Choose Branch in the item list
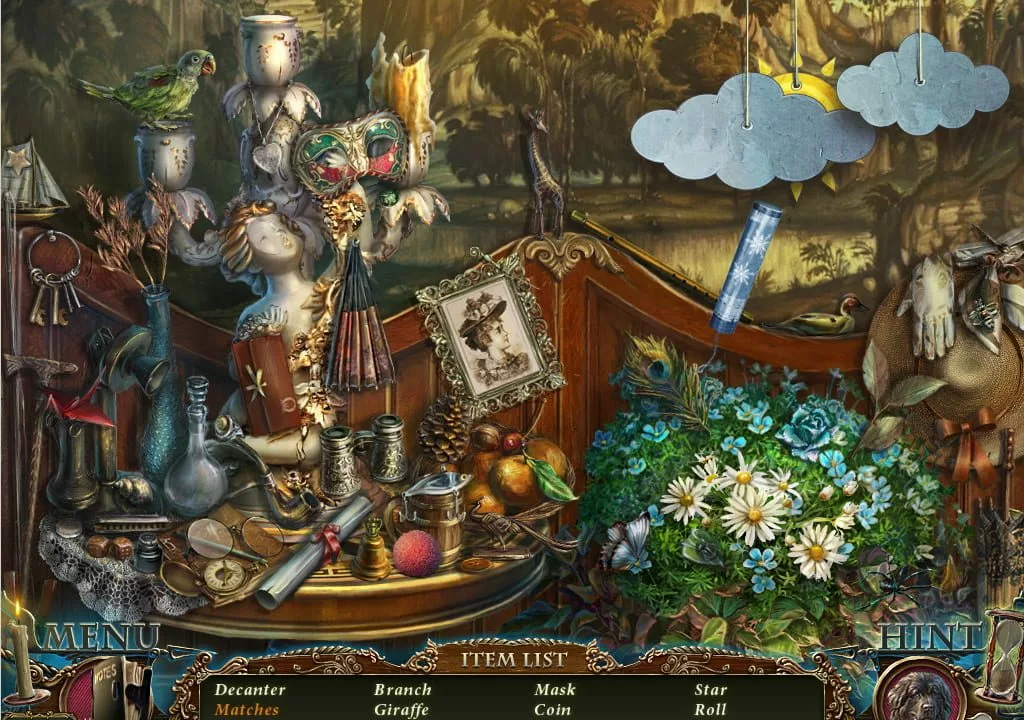Screen dimensions: 1024x720 click(x=403, y=689)
